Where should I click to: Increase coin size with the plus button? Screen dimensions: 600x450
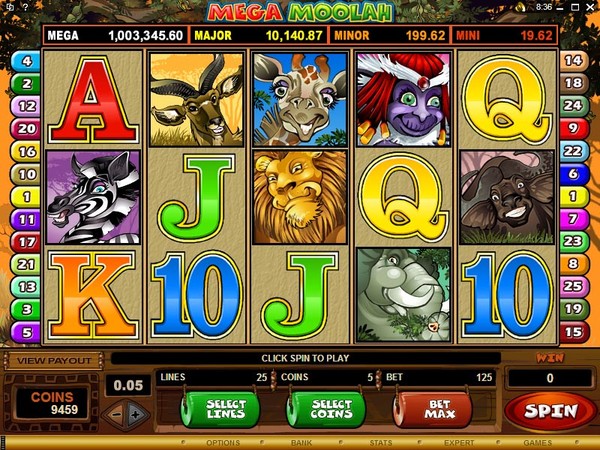(x=136, y=413)
